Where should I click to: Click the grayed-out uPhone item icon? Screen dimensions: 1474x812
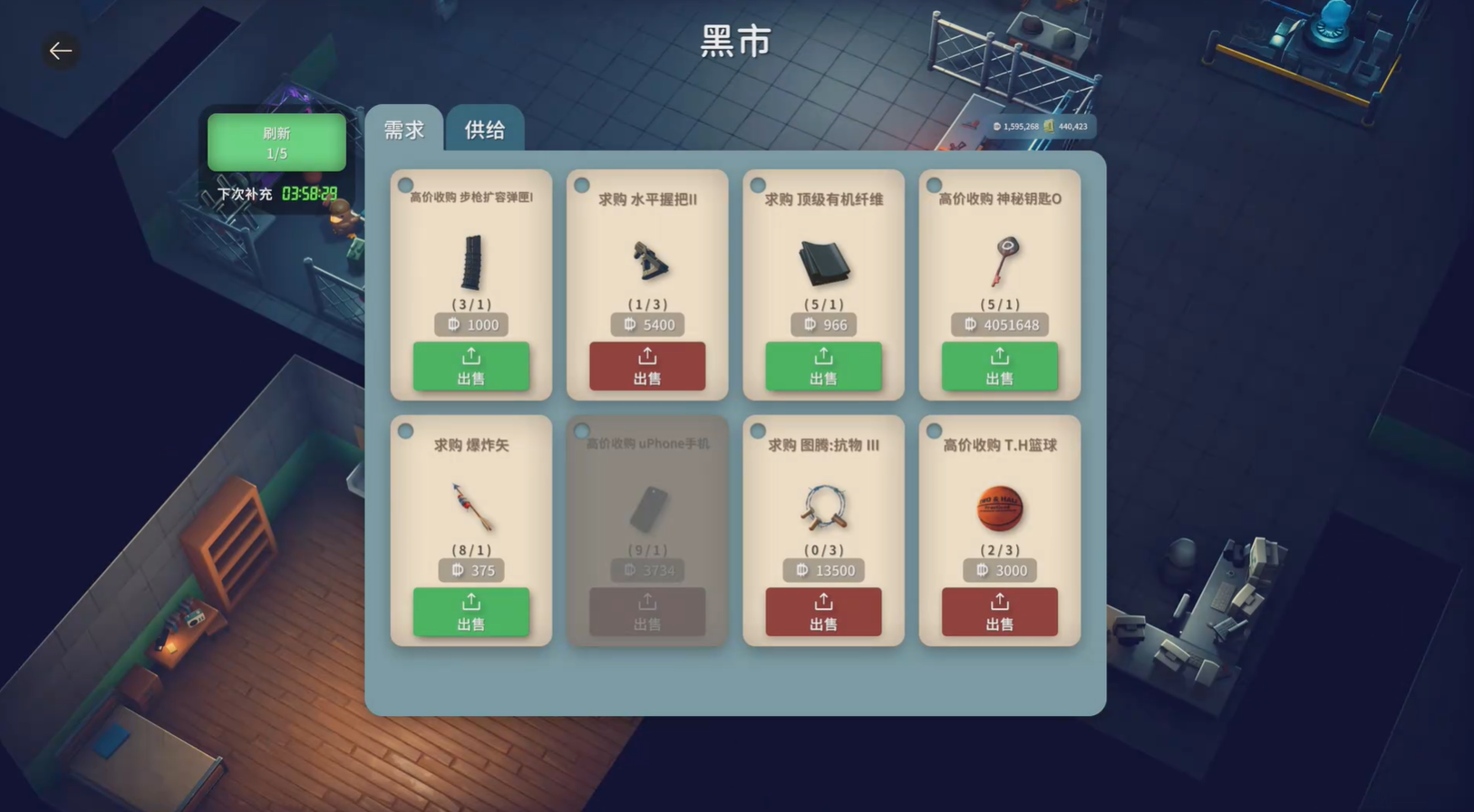[x=647, y=507]
